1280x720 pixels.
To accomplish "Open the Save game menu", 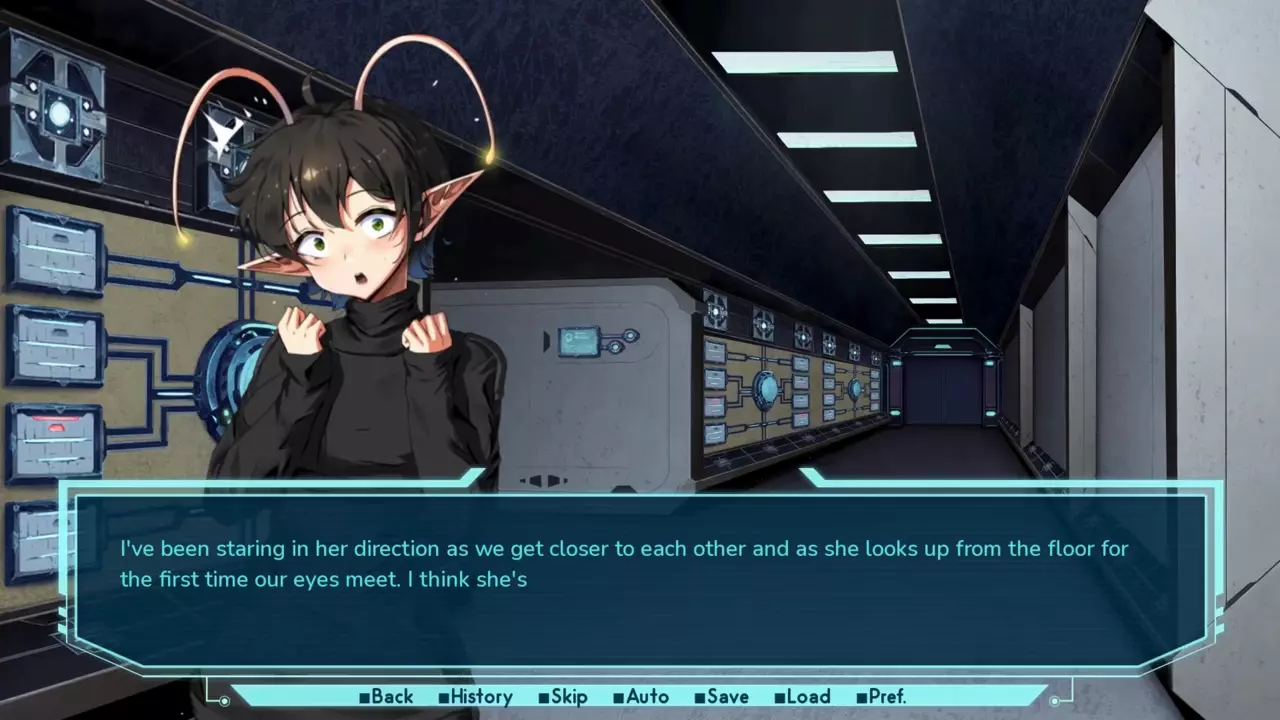I will tap(721, 697).
